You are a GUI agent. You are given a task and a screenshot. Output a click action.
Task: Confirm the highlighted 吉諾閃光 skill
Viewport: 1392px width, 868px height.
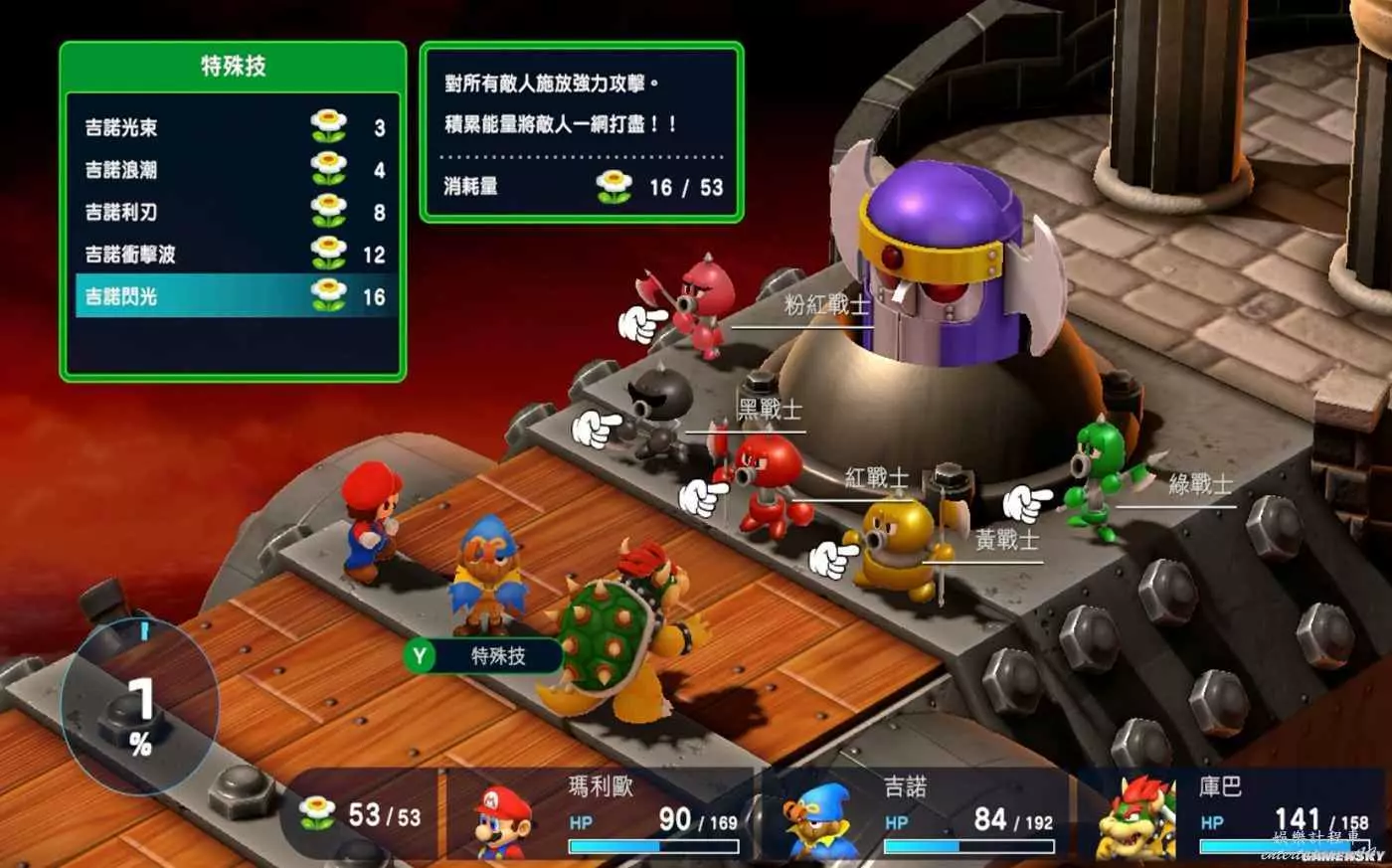pyautogui.click(x=234, y=296)
